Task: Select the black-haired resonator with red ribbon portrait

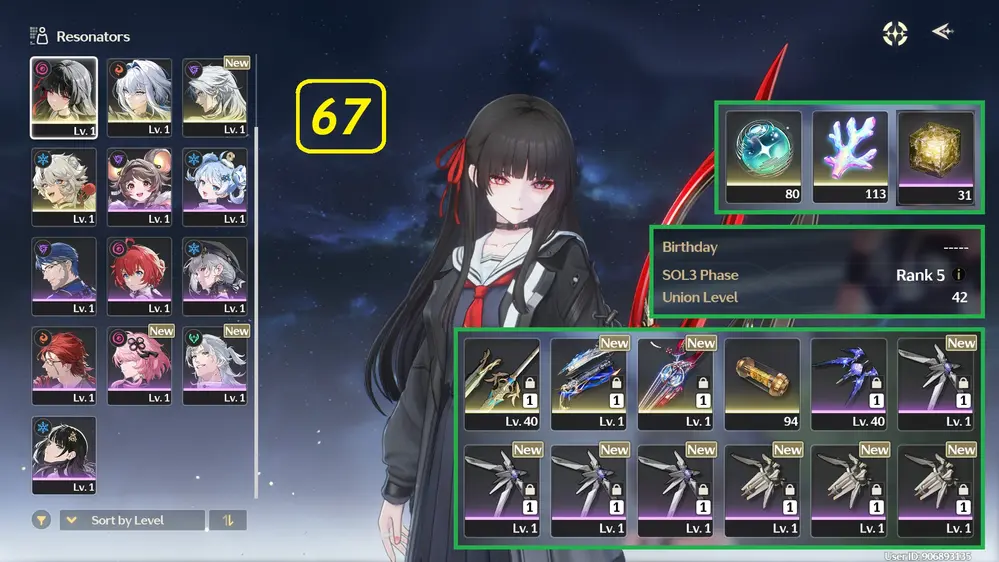Action: (x=64, y=97)
